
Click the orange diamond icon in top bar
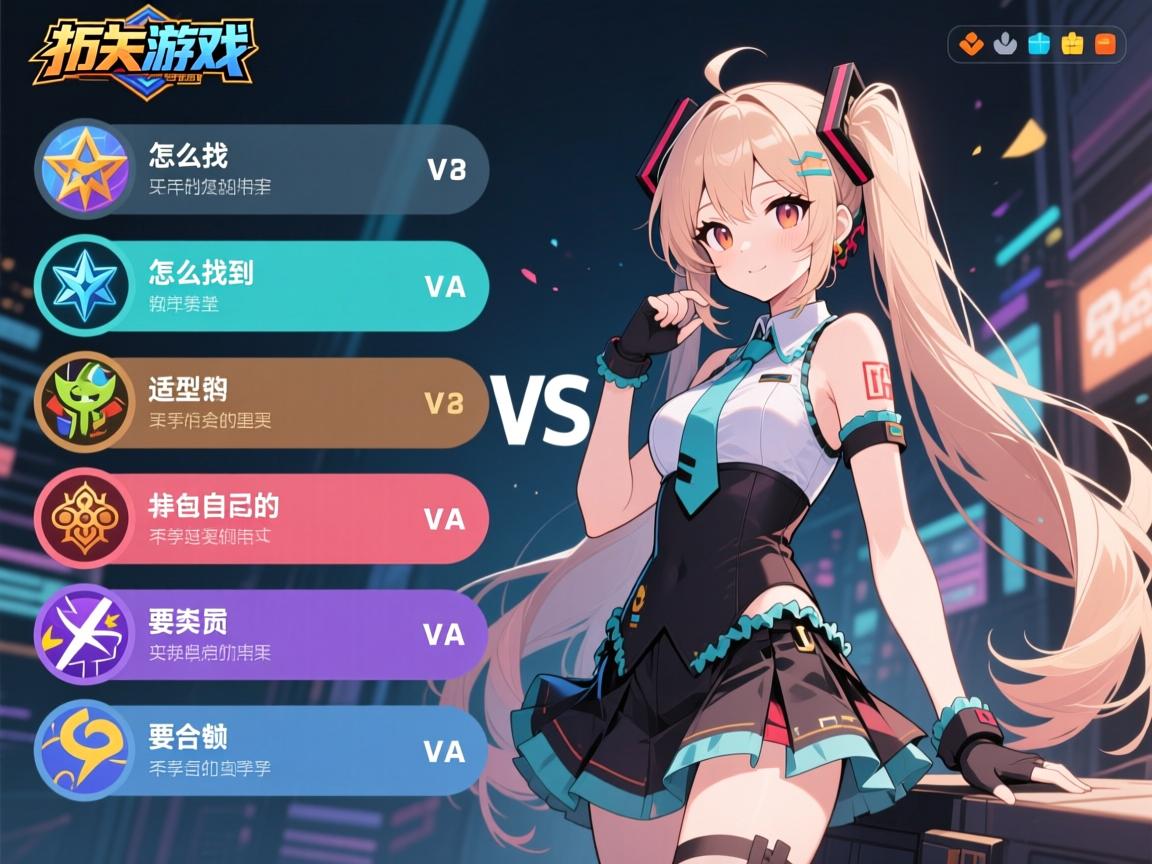point(971,44)
